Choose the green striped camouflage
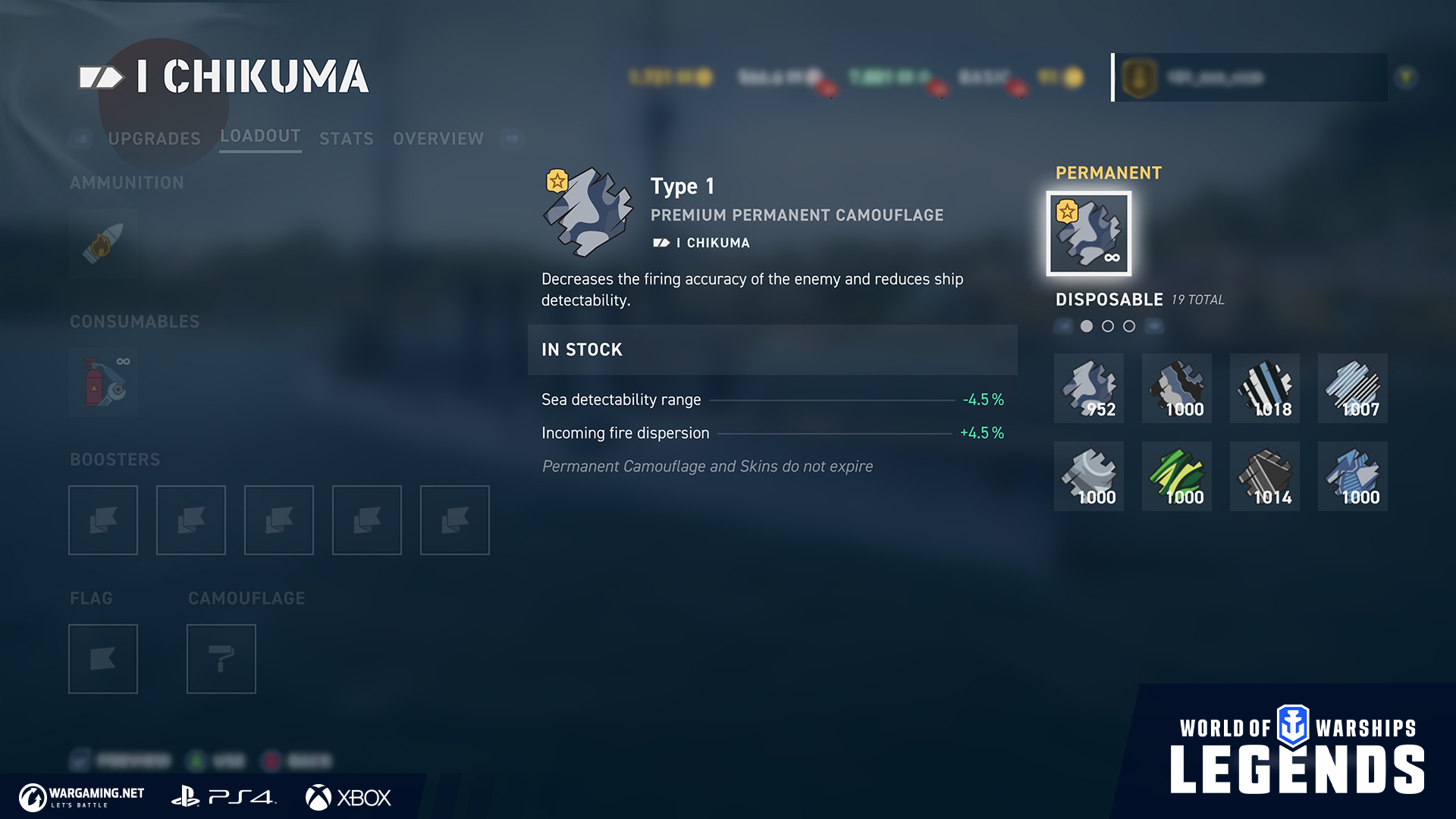This screenshot has width=1456, height=819. (x=1177, y=476)
